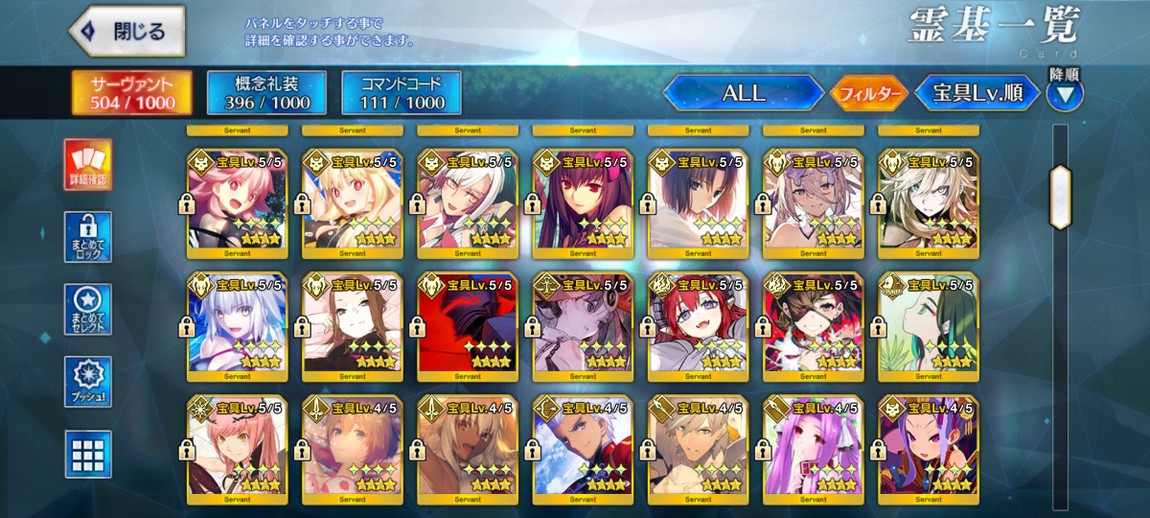Open the フィルター options
The image size is (1150, 518).
(x=869, y=94)
